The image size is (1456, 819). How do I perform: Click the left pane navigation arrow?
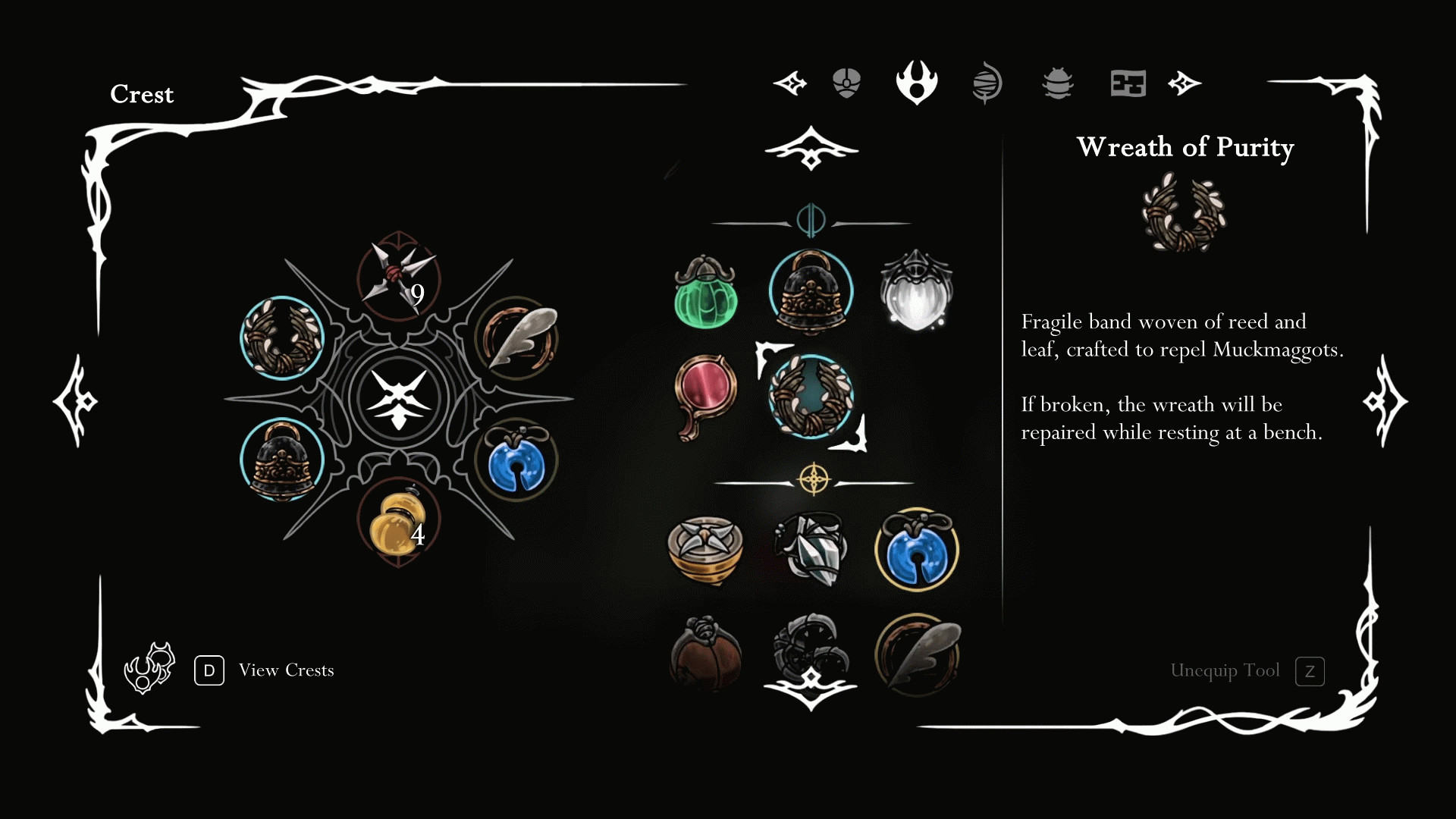click(75, 401)
